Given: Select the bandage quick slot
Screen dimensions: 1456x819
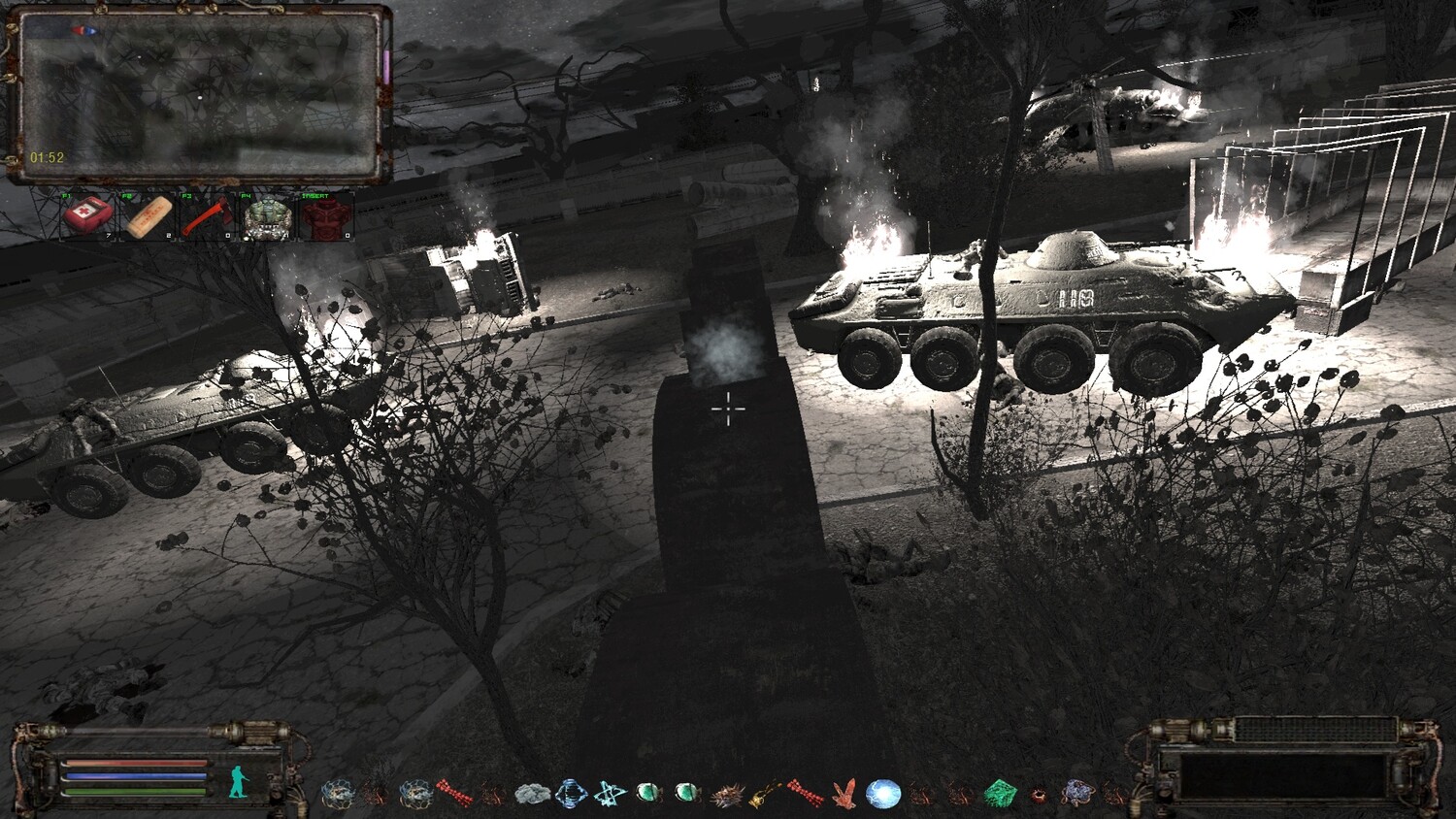Looking at the screenshot, I should tap(148, 215).
